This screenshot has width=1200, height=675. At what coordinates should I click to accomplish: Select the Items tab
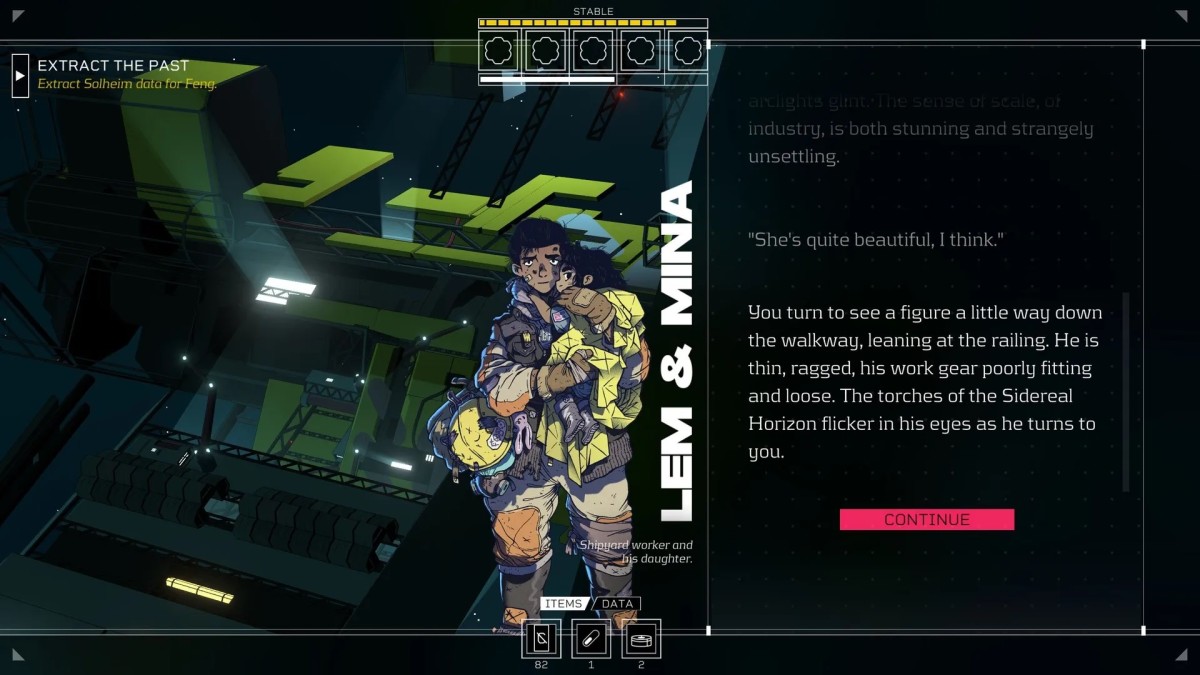coord(564,604)
